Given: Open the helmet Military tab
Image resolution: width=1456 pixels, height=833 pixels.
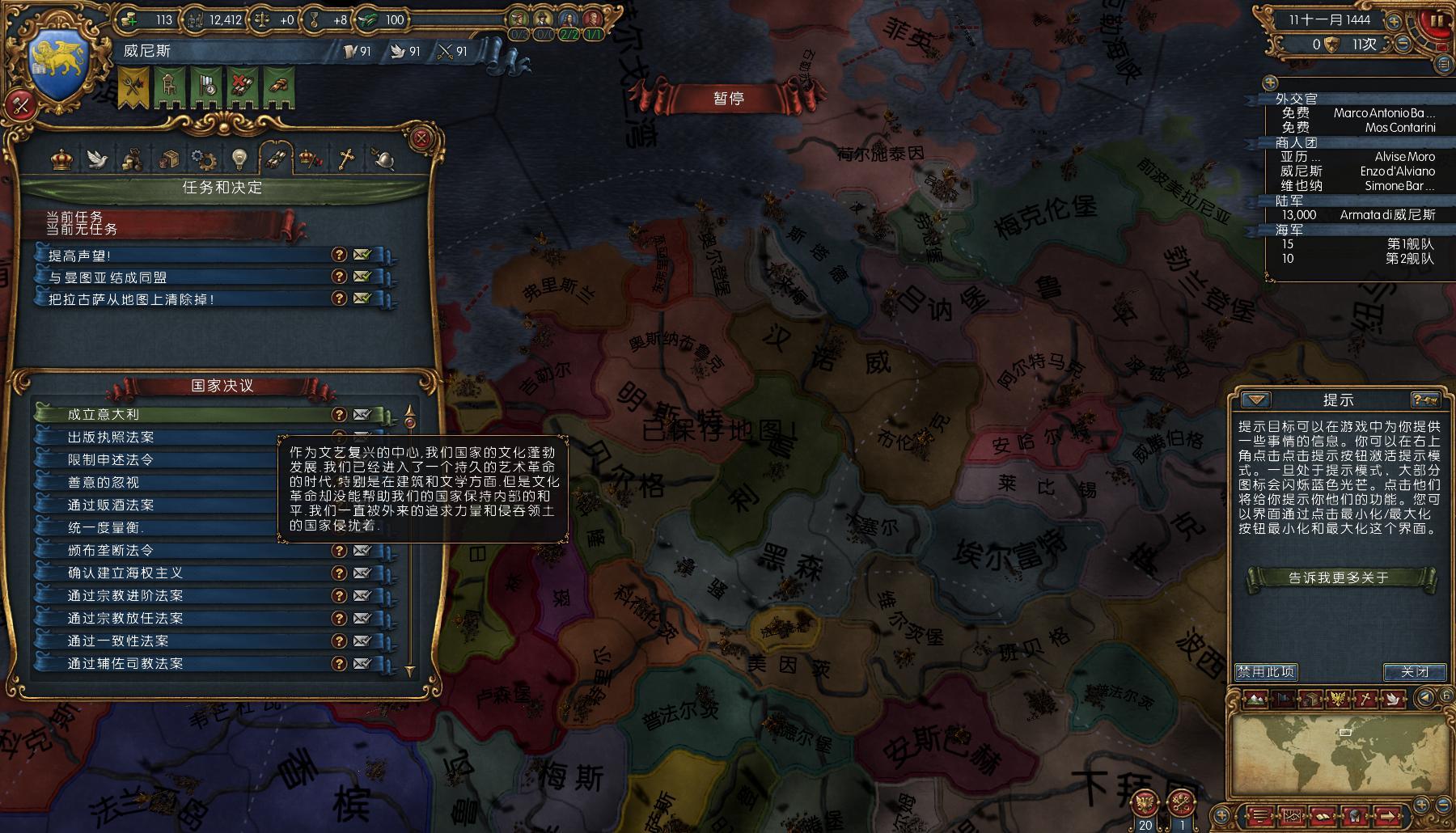Looking at the screenshot, I should coord(383,159).
